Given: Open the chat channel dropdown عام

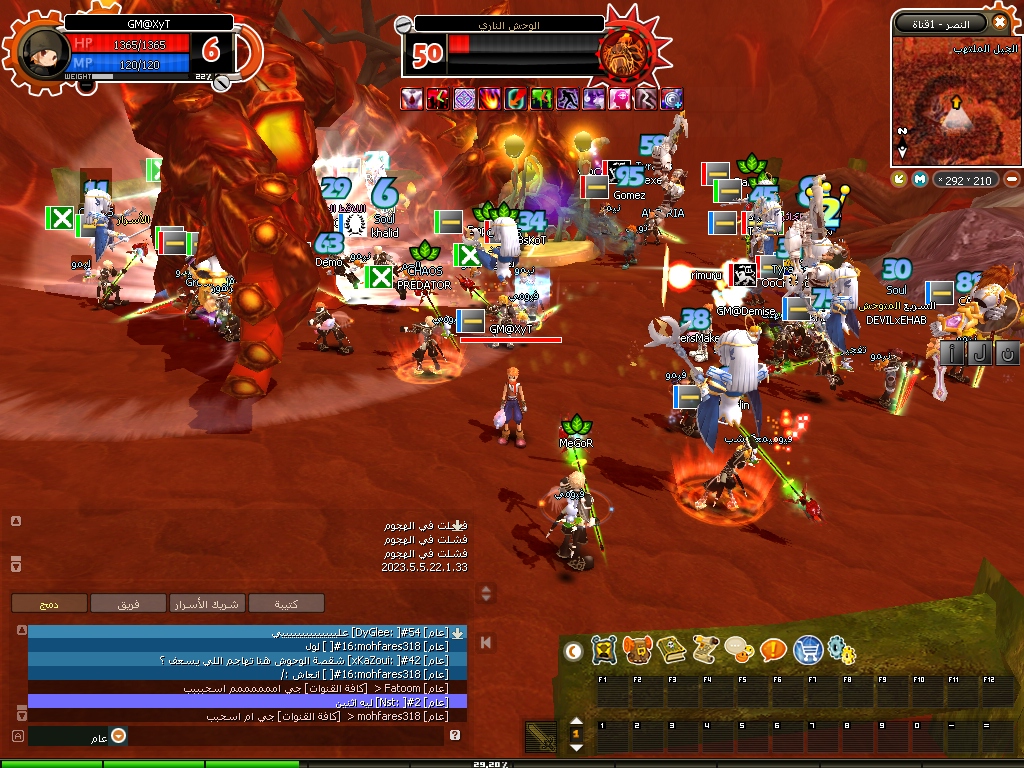Looking at the screenshot, I should [x=118, y=736].
